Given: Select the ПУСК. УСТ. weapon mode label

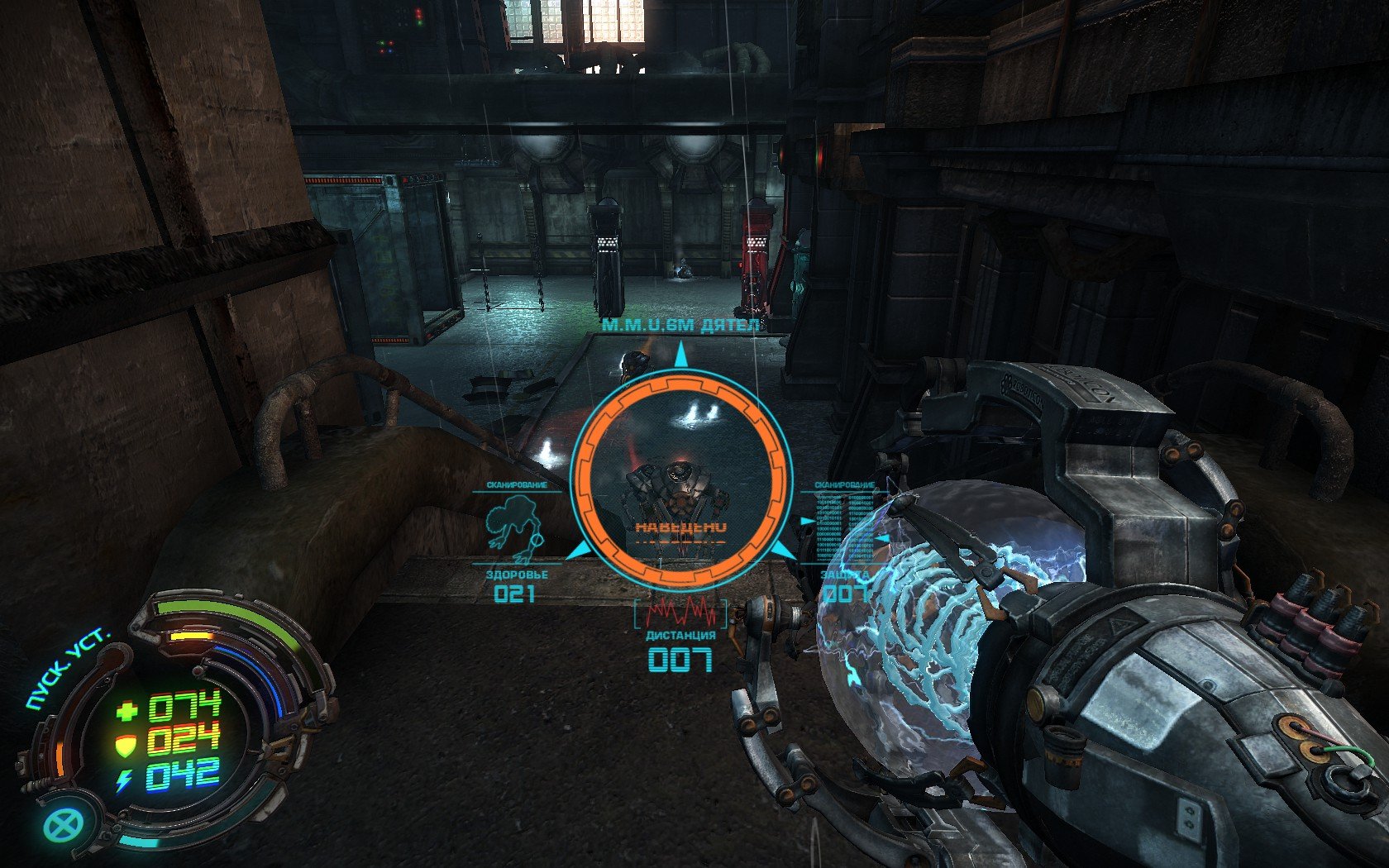Looking at the screenshot, I should pyautogui.click(x=67, y=668).
